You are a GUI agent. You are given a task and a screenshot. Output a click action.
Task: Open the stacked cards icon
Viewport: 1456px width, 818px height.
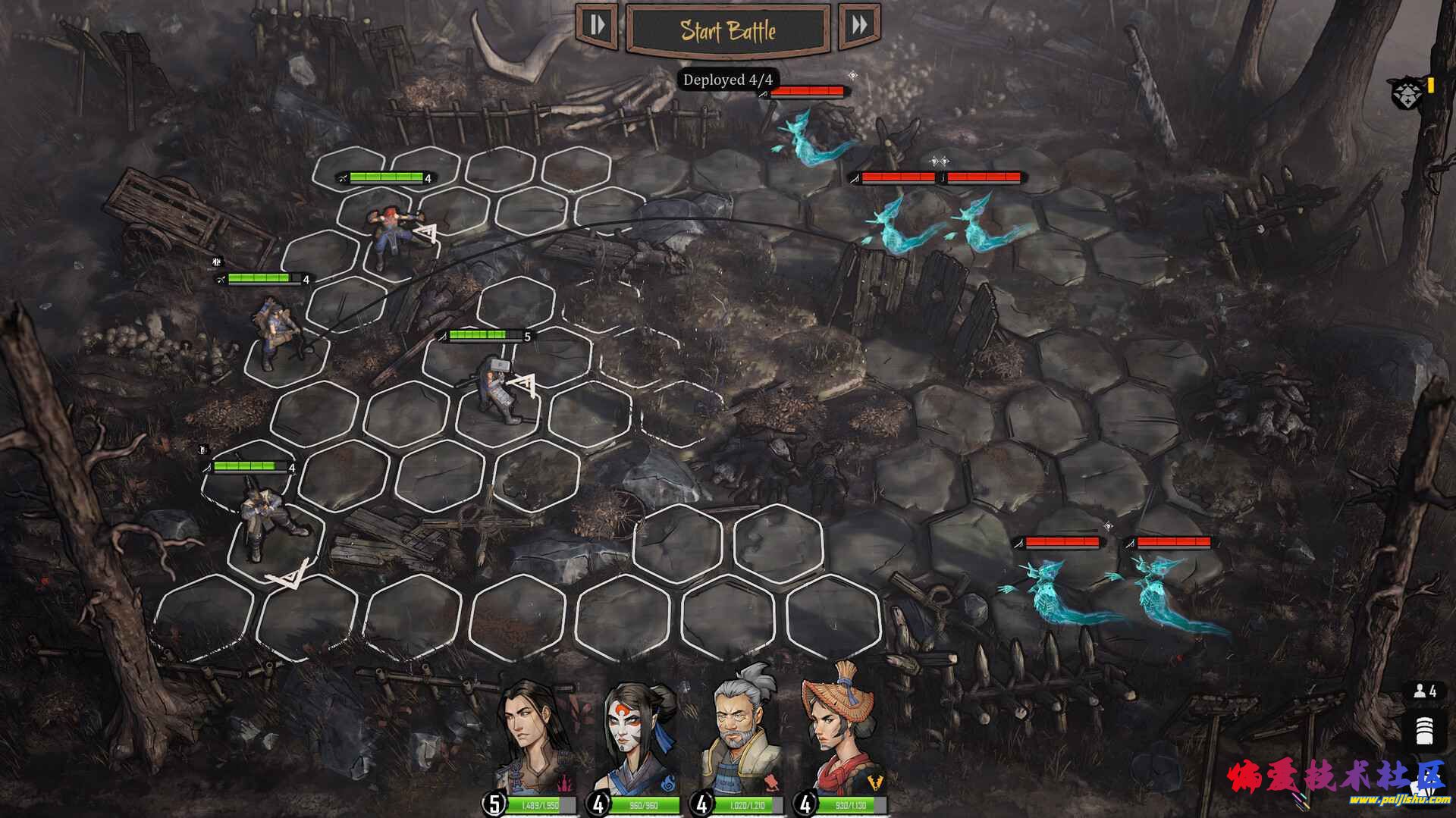(x=1423, y=729)
